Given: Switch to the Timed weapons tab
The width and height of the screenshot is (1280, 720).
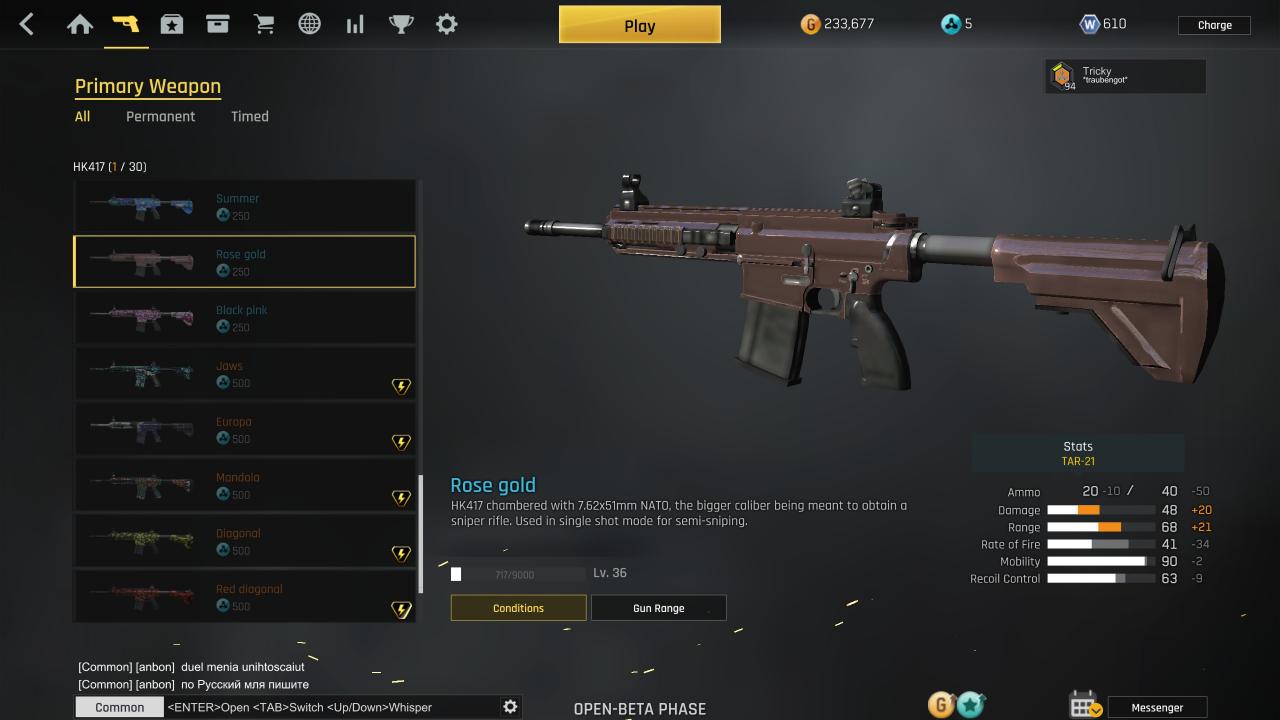Looking at the screenshot, I should pyautogui.click(x=250, y=116).
